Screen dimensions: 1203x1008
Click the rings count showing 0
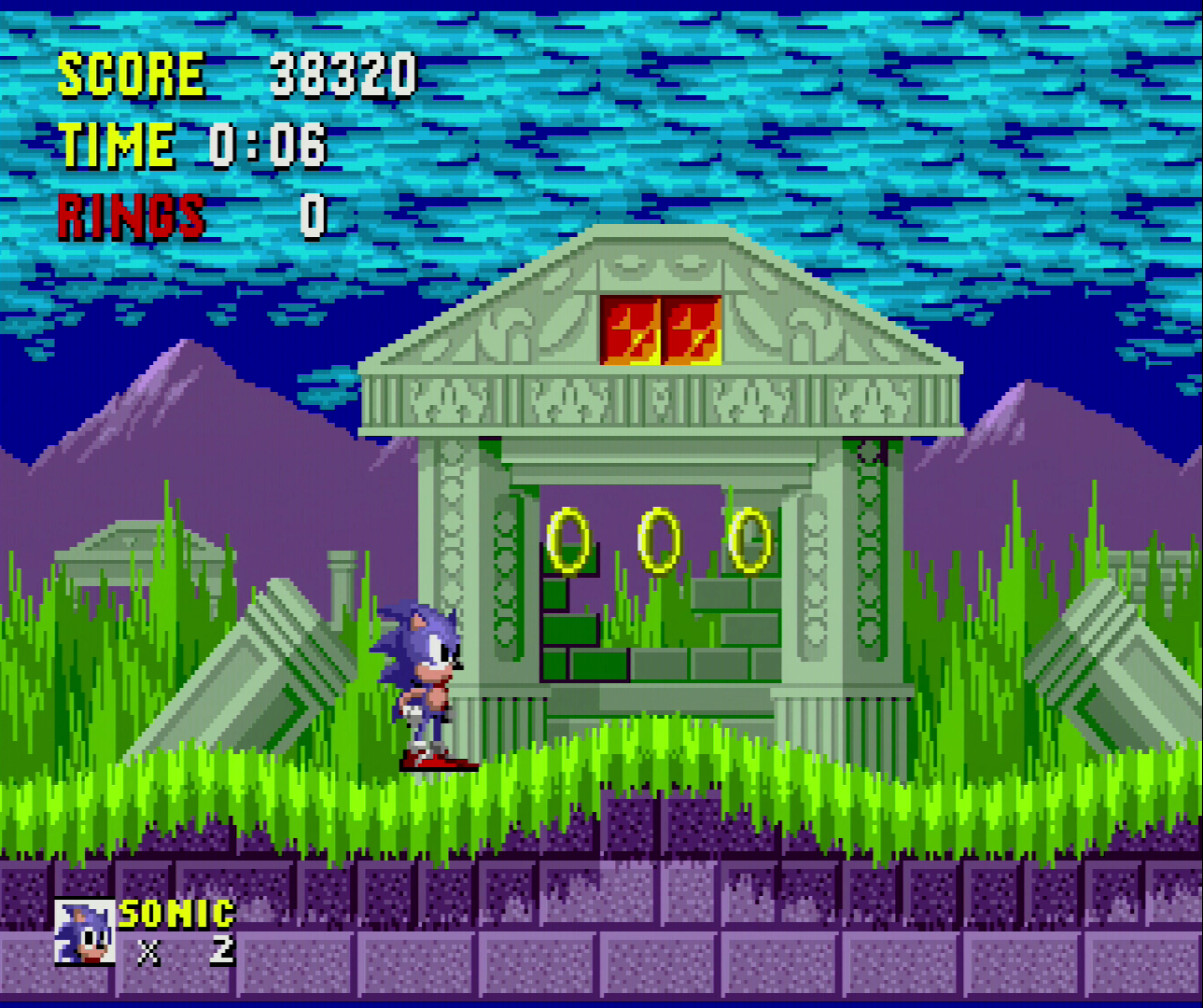311,217
